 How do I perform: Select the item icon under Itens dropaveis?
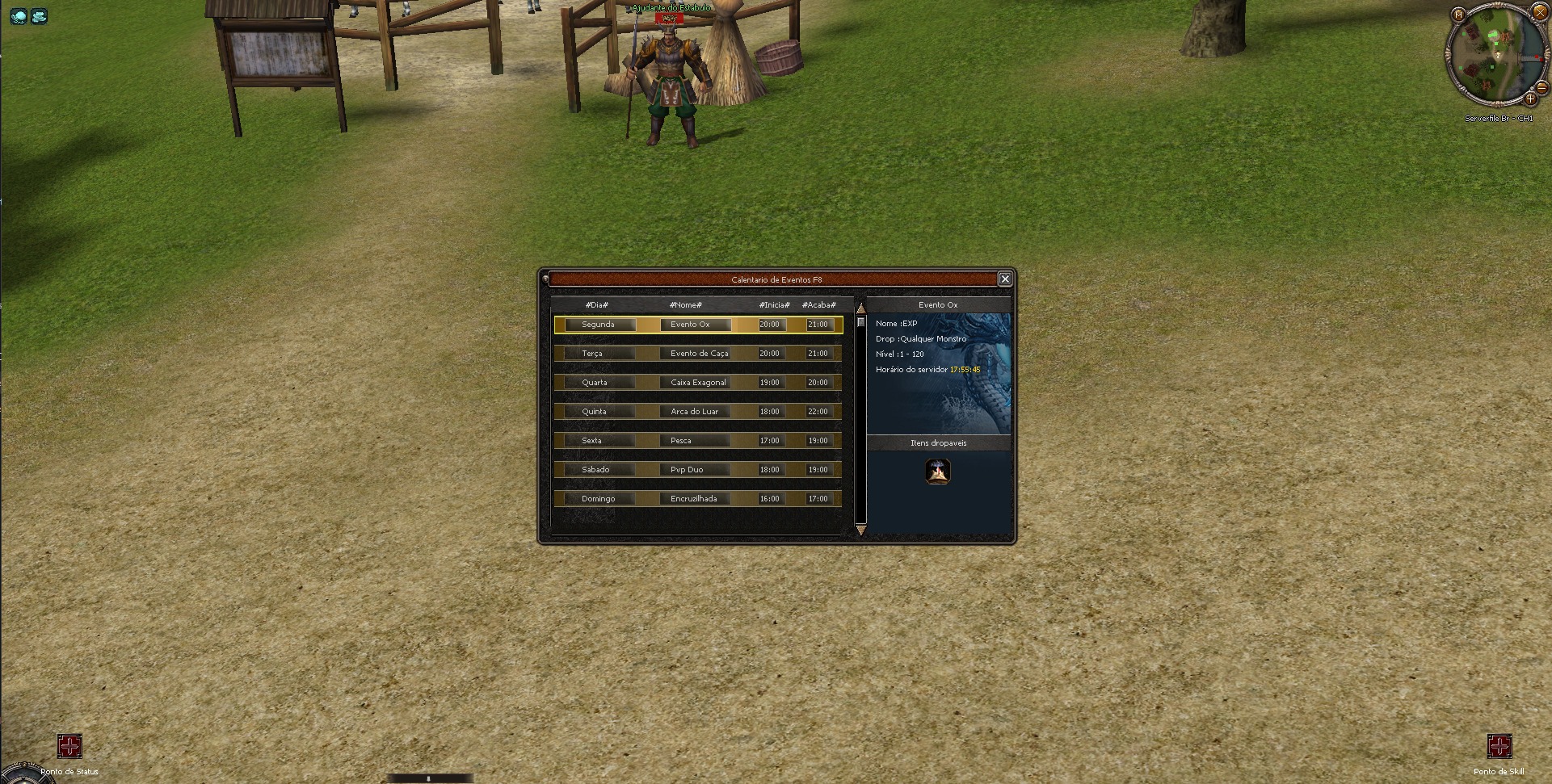[x=939, y=472]
